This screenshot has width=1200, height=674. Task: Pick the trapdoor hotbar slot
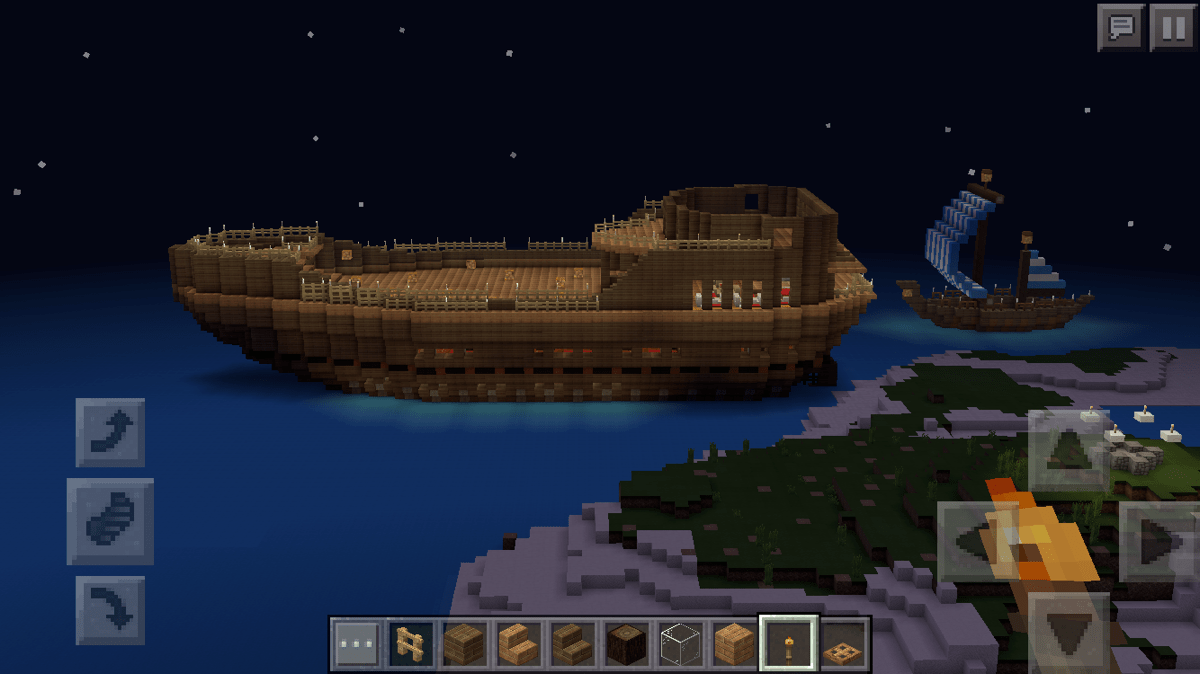click(842, 644)
